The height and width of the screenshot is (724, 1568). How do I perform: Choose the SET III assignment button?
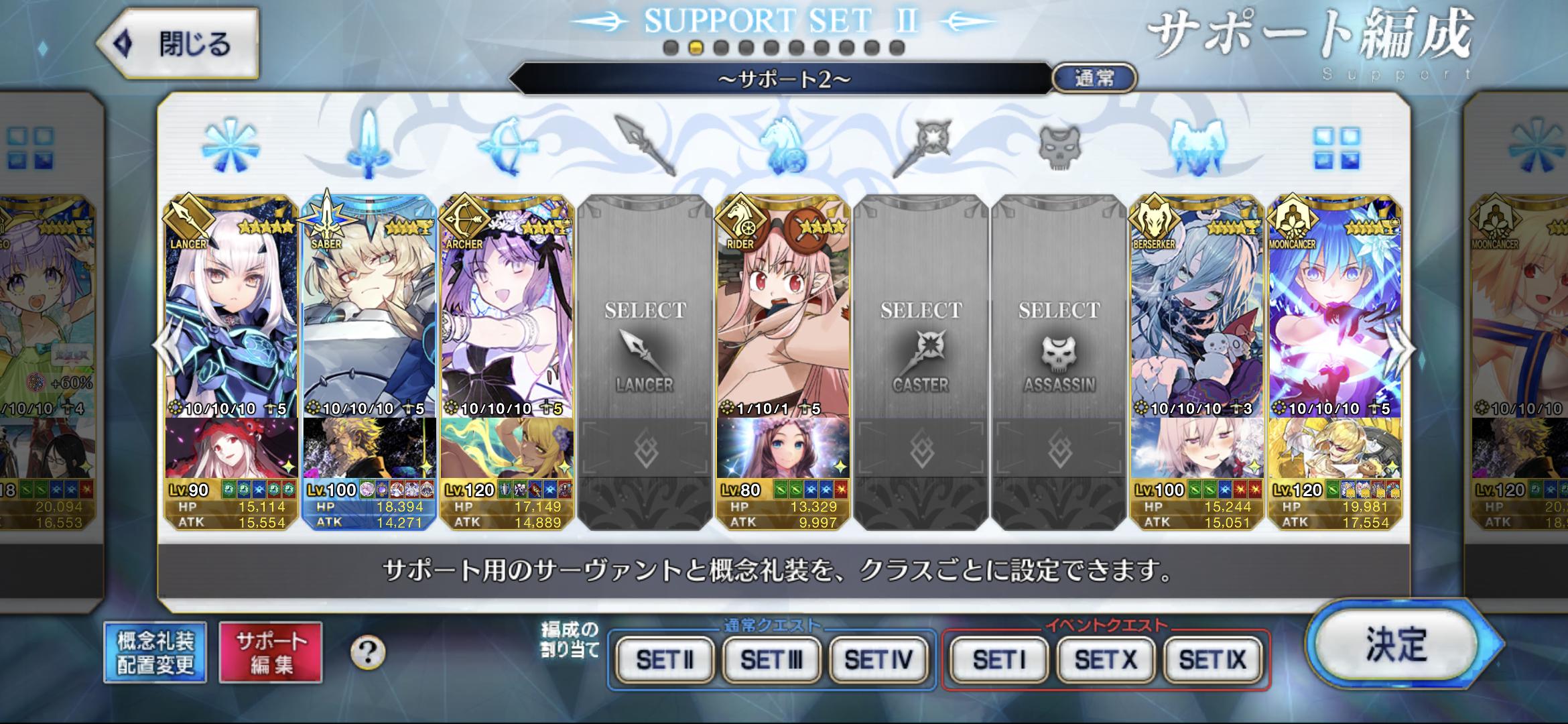[771, 660]
